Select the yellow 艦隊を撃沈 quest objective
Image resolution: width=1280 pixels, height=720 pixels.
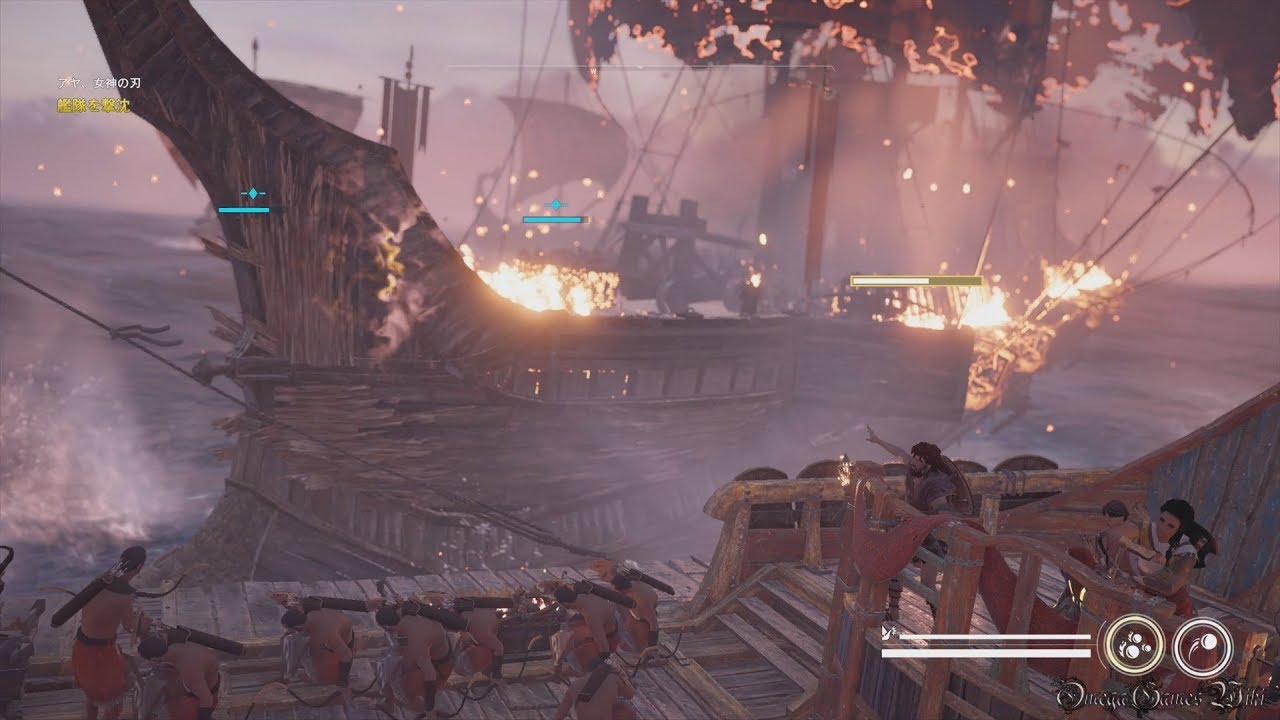92,104
